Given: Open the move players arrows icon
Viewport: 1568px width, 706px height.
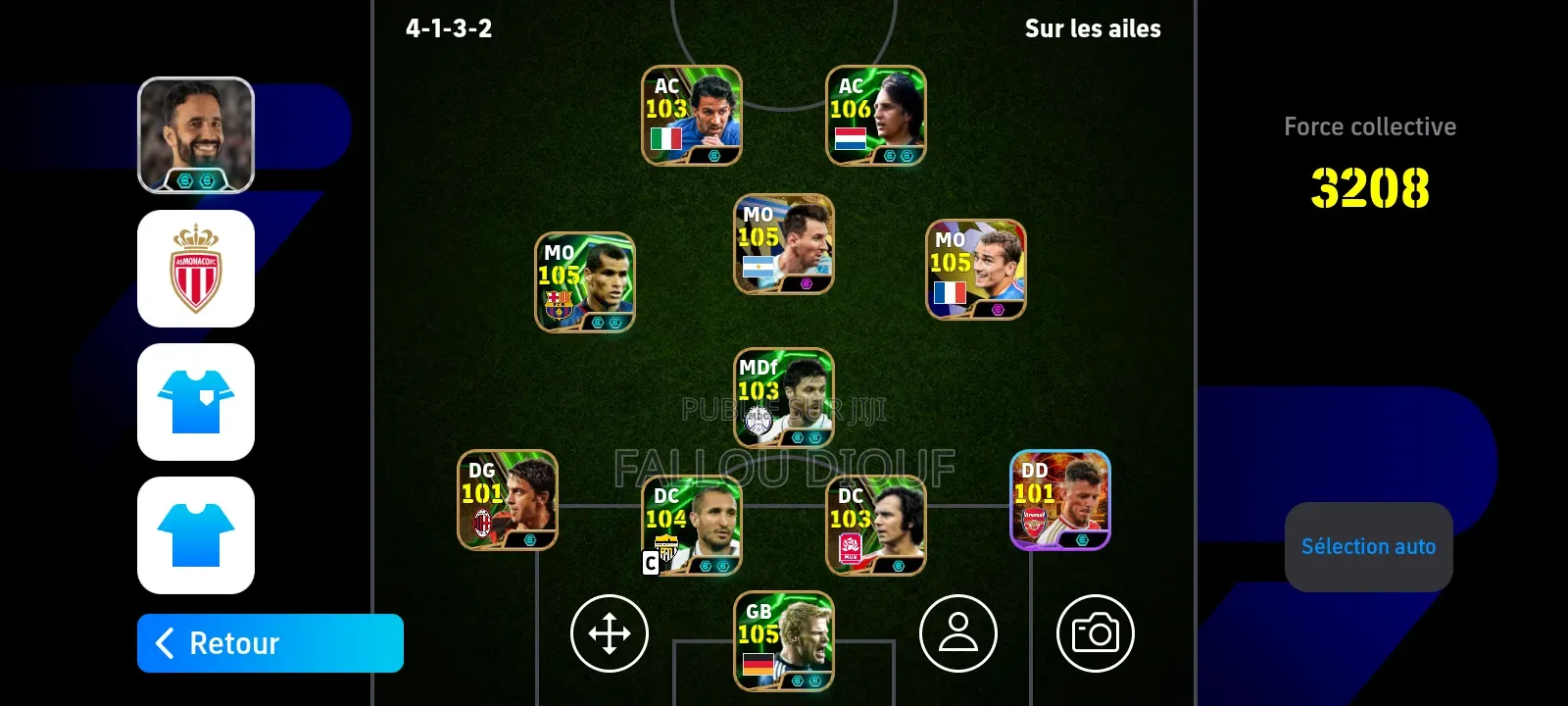Looking at the screenshot, I should click(609, 633).
